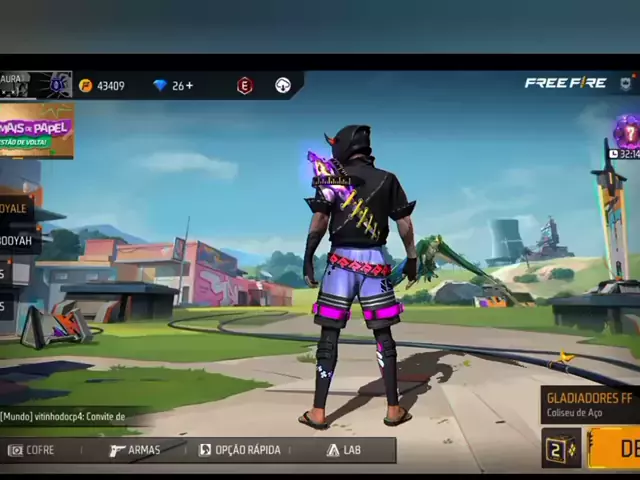Select Opção Rápida in the bottom bar
This screenshot has width=640, height=480.
pos(240,450)
